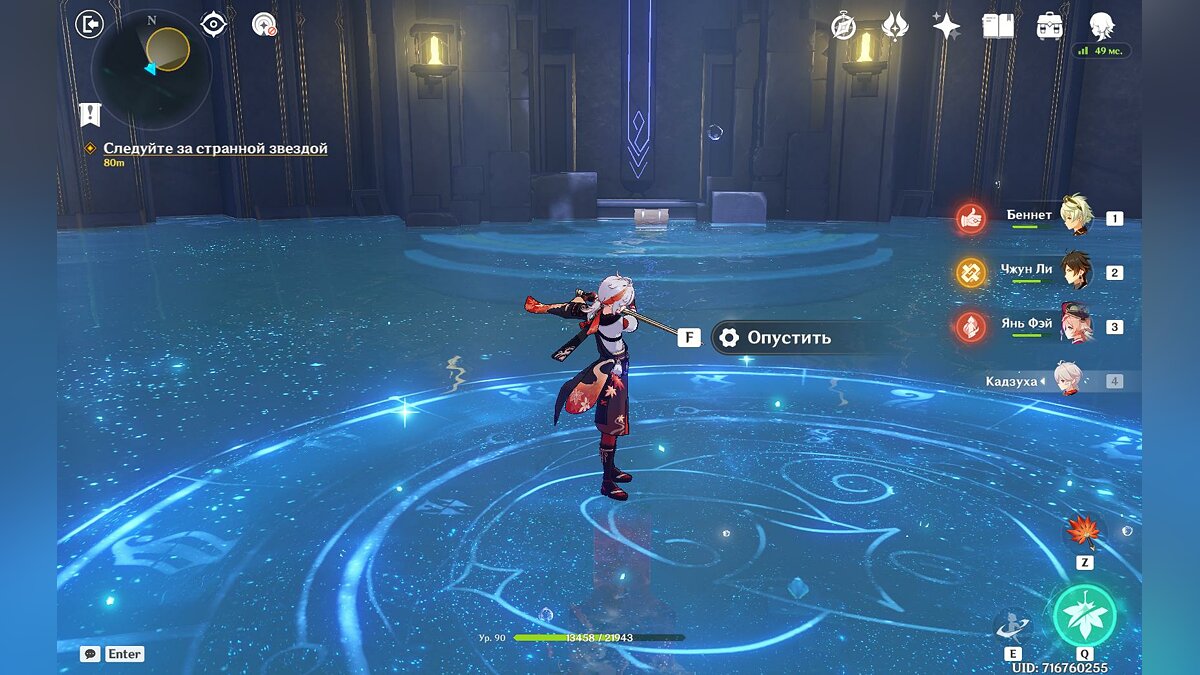
Task: Activate the eye-shaped elemental sight icon
Action: [214, 24]
